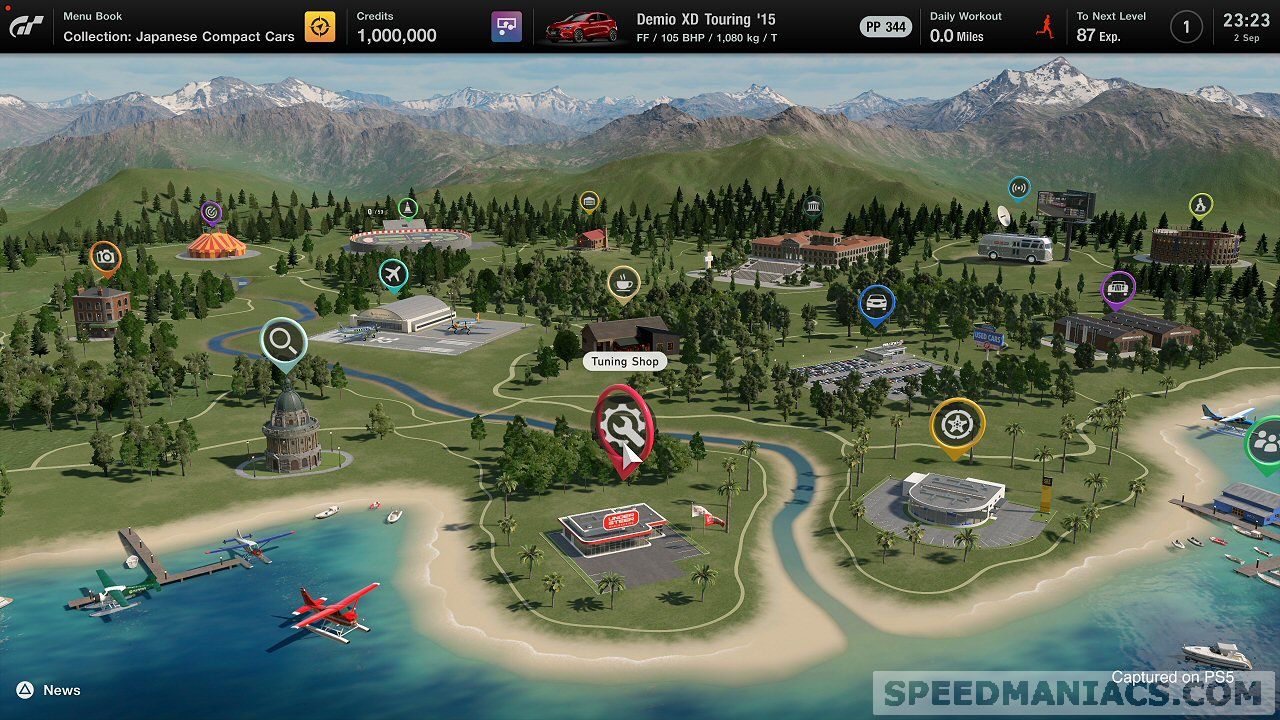Open the orange compass icon beside Menu Book
Image resolution: width=1280 pixels, height=720 pixels.
[320, 27]
